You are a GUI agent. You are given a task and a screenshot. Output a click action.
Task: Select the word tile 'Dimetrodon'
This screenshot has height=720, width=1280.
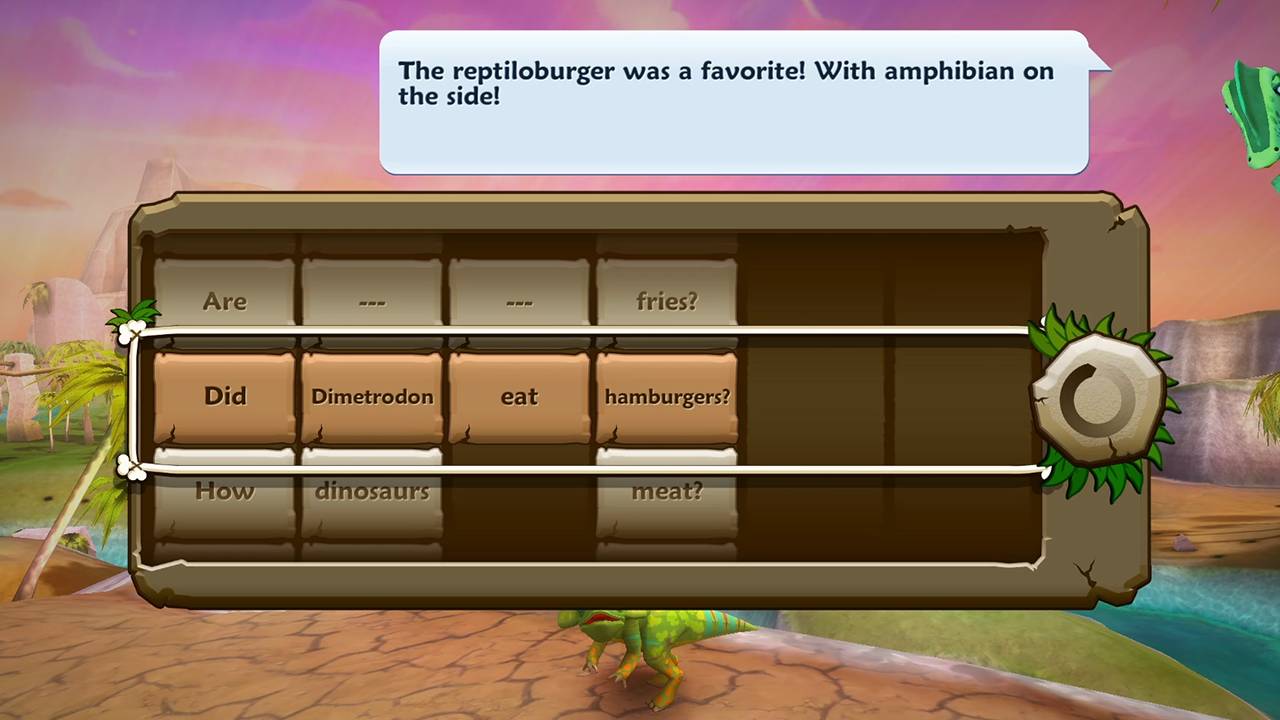(371, 396)
